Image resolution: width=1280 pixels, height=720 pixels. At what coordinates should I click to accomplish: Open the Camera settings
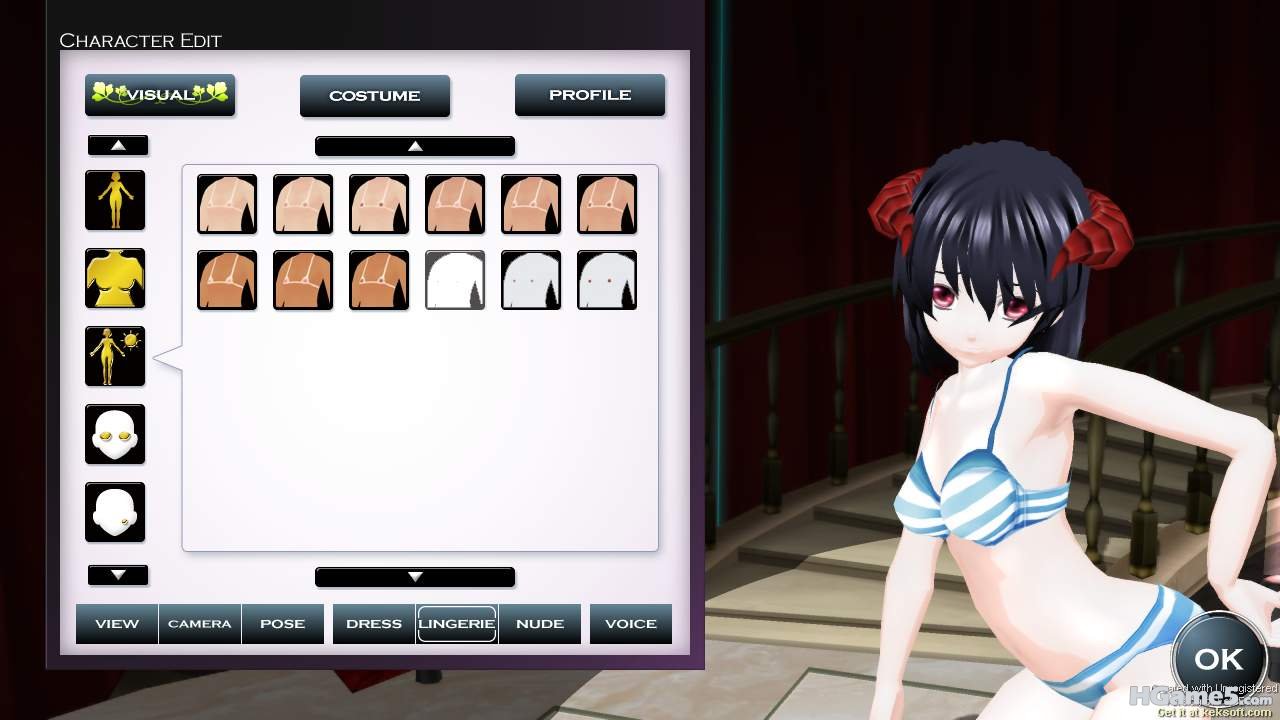coord(200,623)
